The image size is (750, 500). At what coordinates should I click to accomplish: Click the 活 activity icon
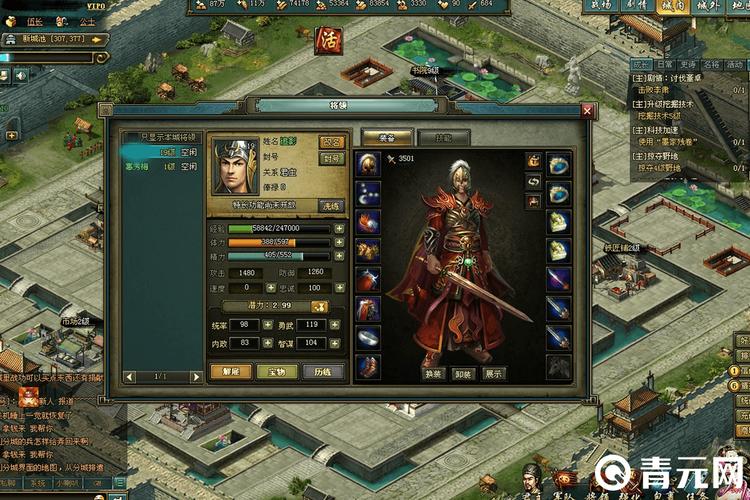point(326,41)
